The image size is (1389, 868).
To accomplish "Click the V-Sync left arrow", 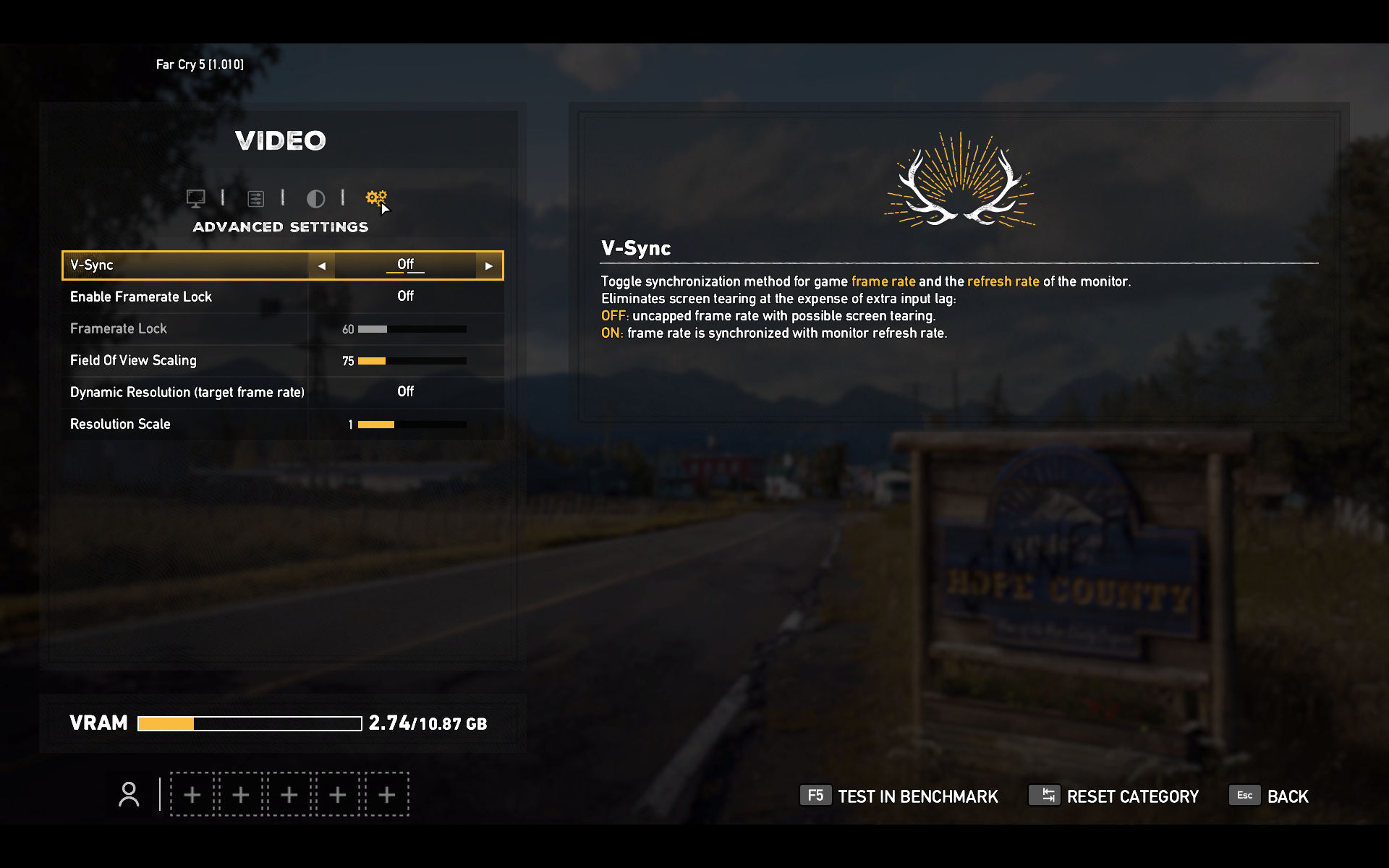I will (x=322, y=266).
